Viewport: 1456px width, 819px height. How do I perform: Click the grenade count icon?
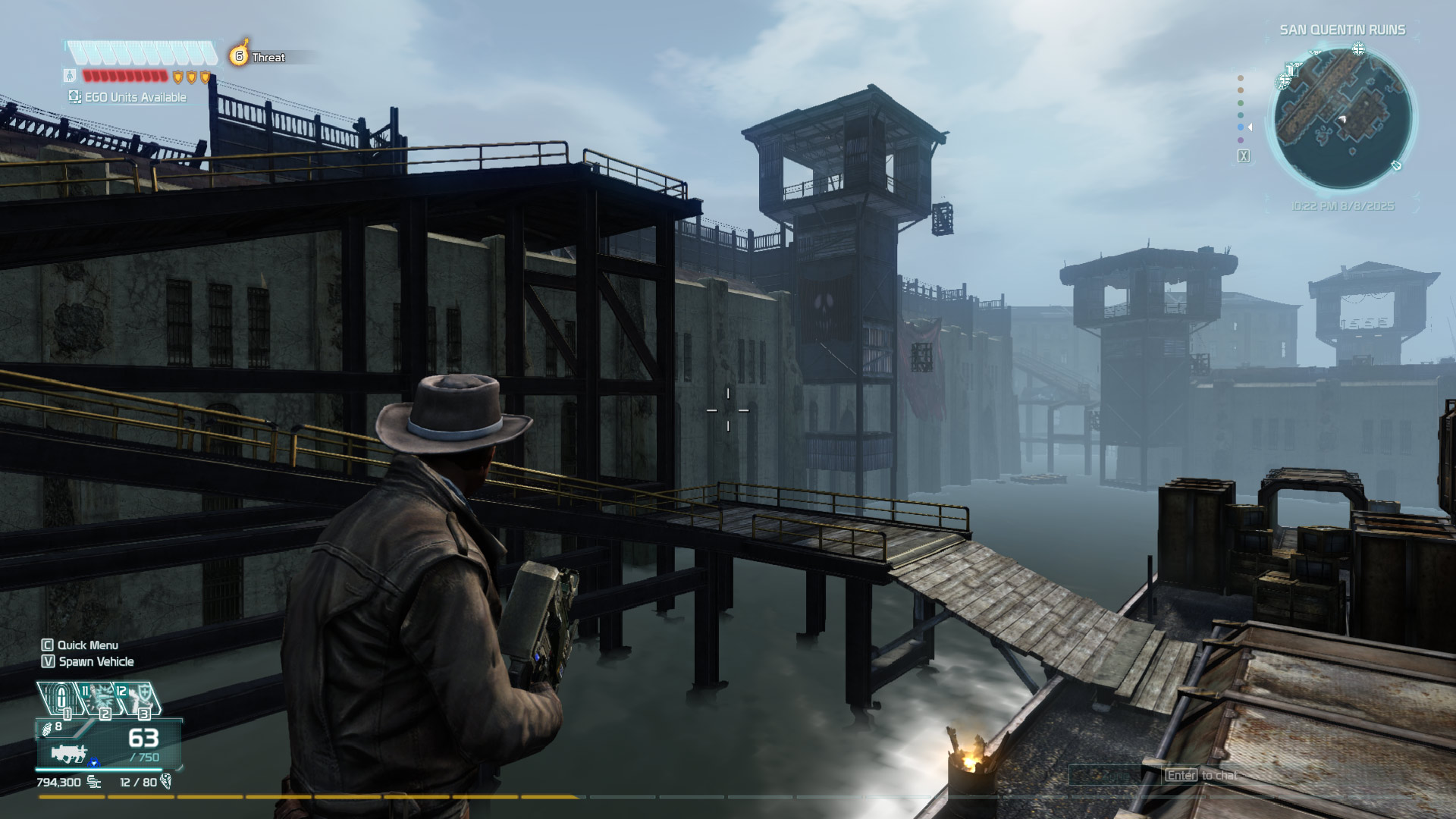pyautogui.click(x=48, y=729)
